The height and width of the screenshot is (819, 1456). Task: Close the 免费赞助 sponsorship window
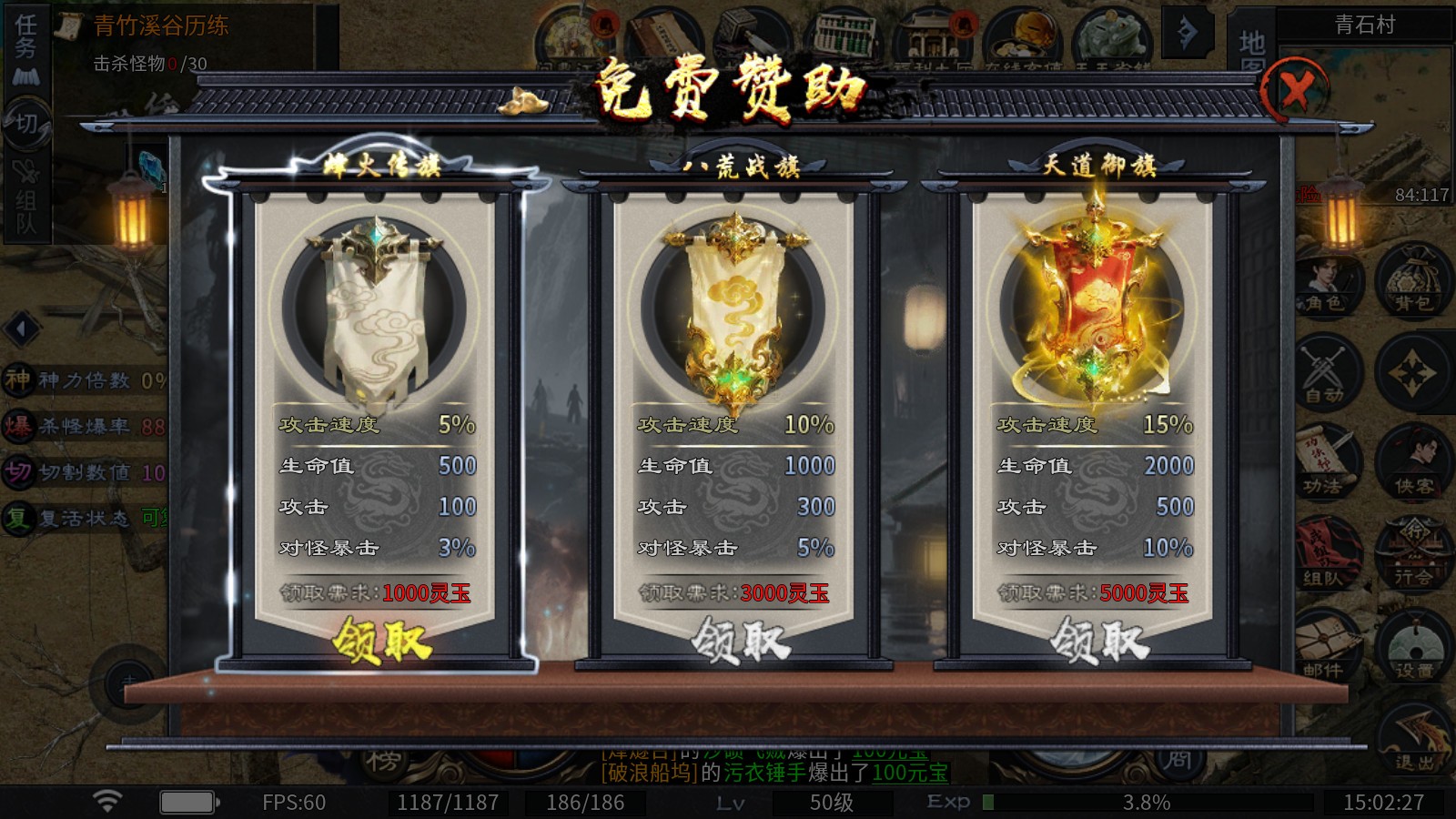pyautogui.click(x=1296, y=90)
